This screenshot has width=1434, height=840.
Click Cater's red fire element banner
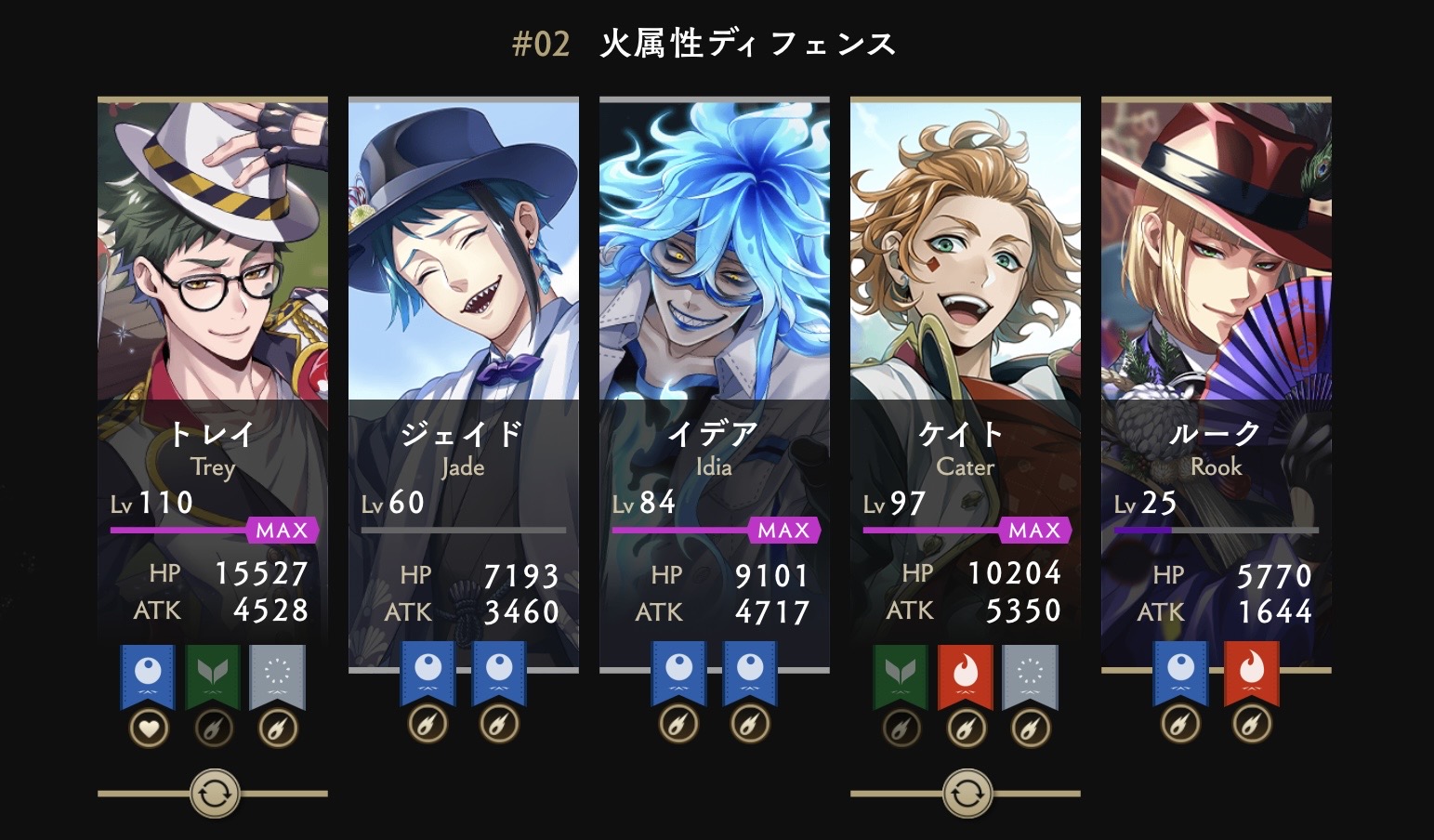click(x=966, y=676)
